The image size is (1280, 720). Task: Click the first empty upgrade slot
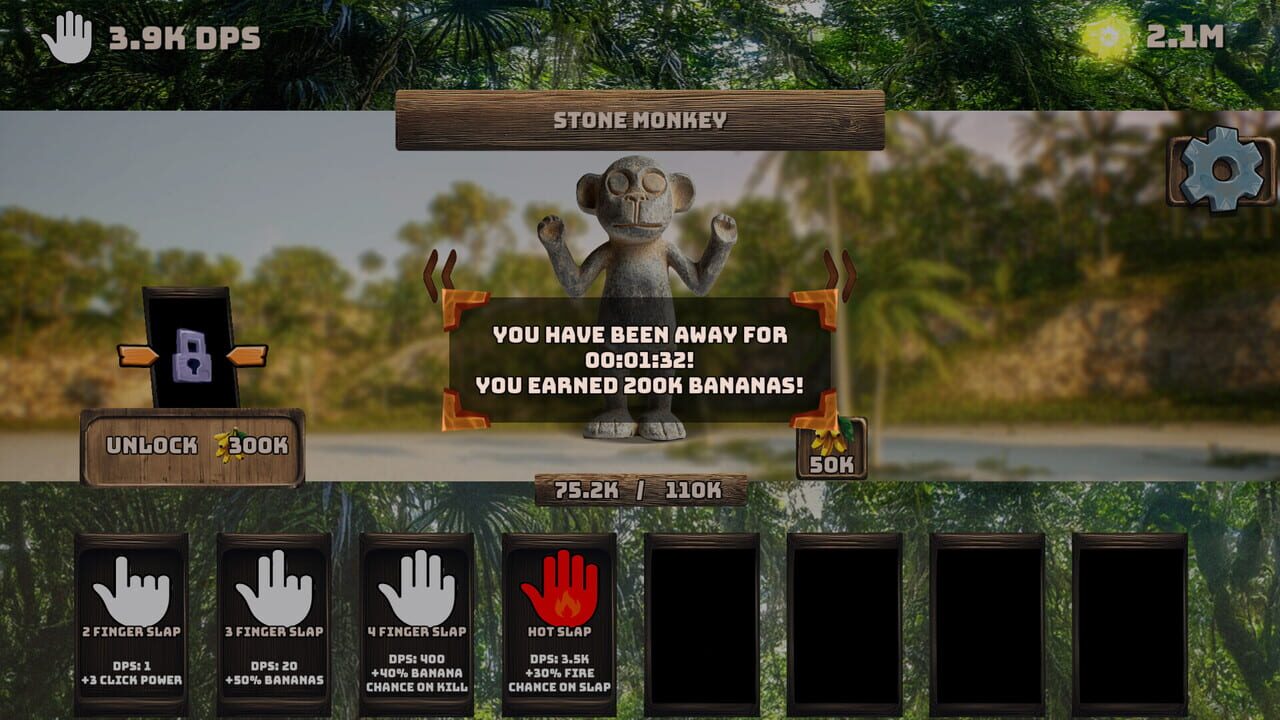(700, 625)
